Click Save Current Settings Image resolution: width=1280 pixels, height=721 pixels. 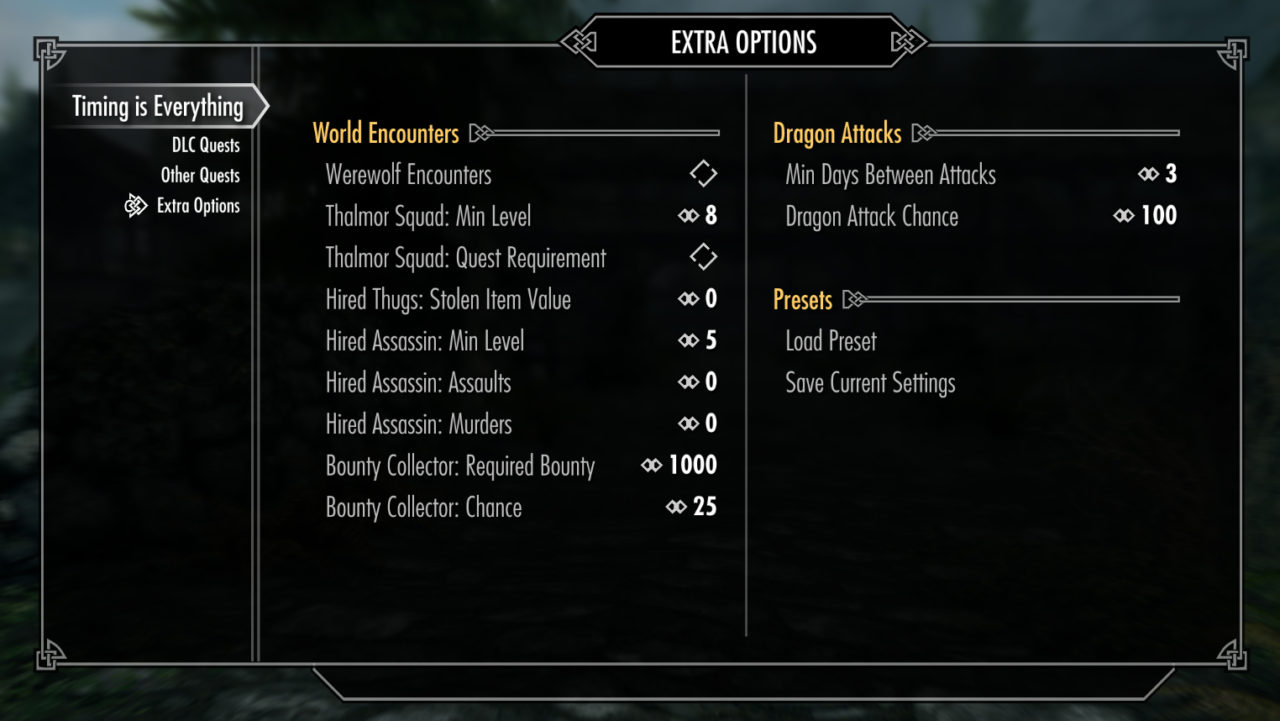click(870, 383)
